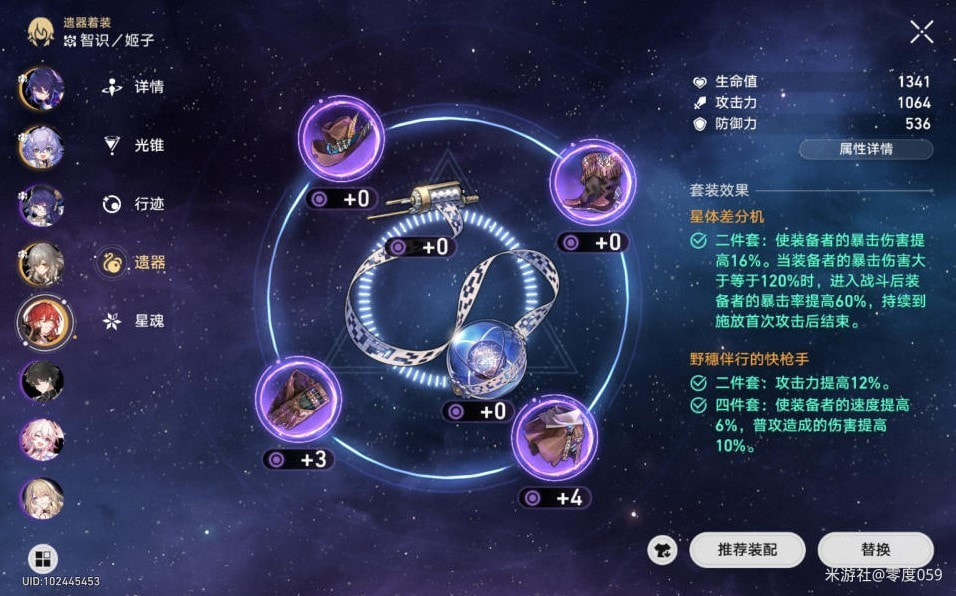
Task: Select the cloak body relic marked +4
Action: click(x=554, y=436)
